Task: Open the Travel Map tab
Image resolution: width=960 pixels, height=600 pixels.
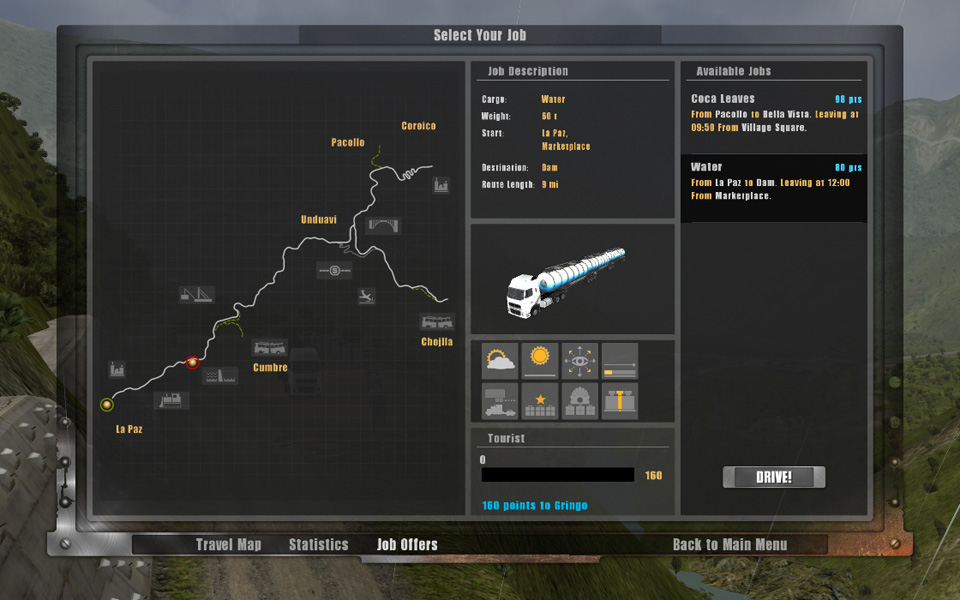Action: pyautogui.click(x=228, y=545)
